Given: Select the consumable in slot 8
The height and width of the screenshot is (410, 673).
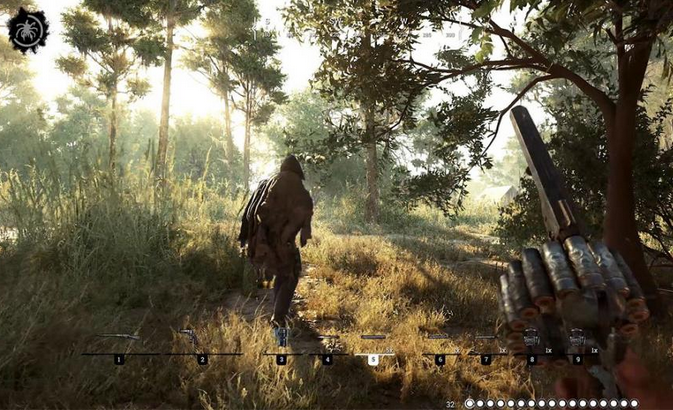Looking at the screenshot, I should tap(531, 338).
